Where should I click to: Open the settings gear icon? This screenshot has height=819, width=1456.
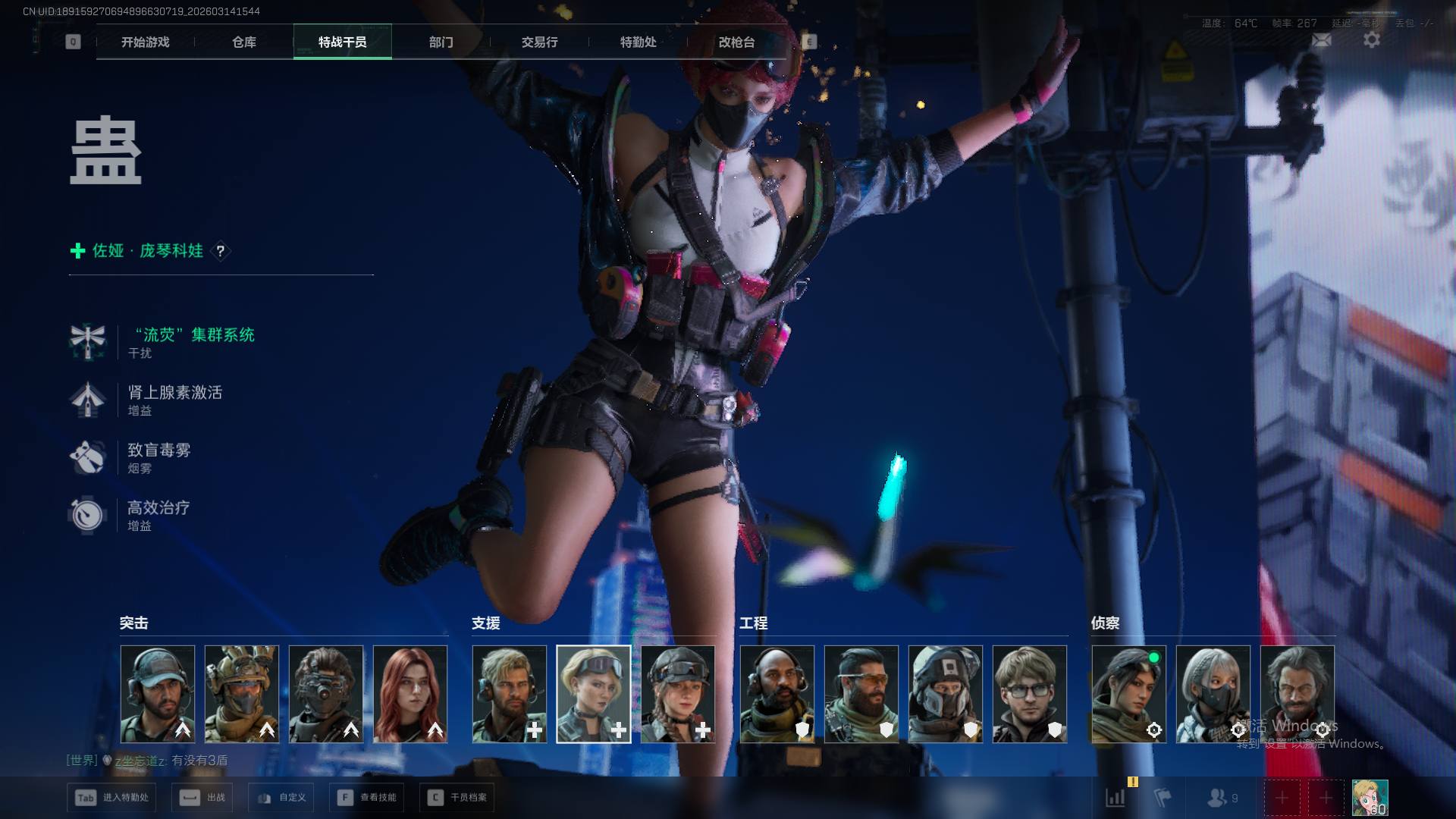[1372, 40]
